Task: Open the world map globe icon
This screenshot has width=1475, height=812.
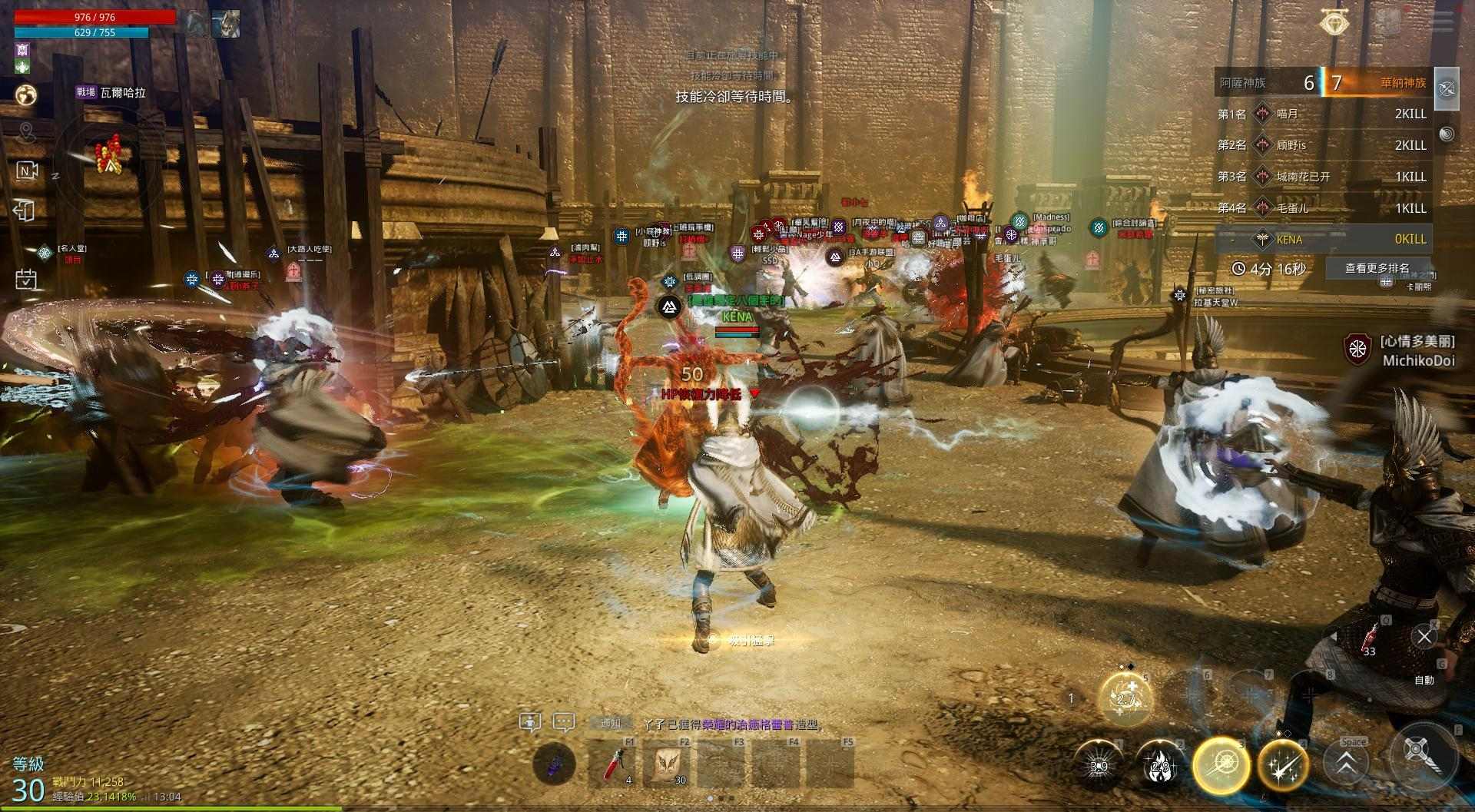Action: [x=27, y=94]
